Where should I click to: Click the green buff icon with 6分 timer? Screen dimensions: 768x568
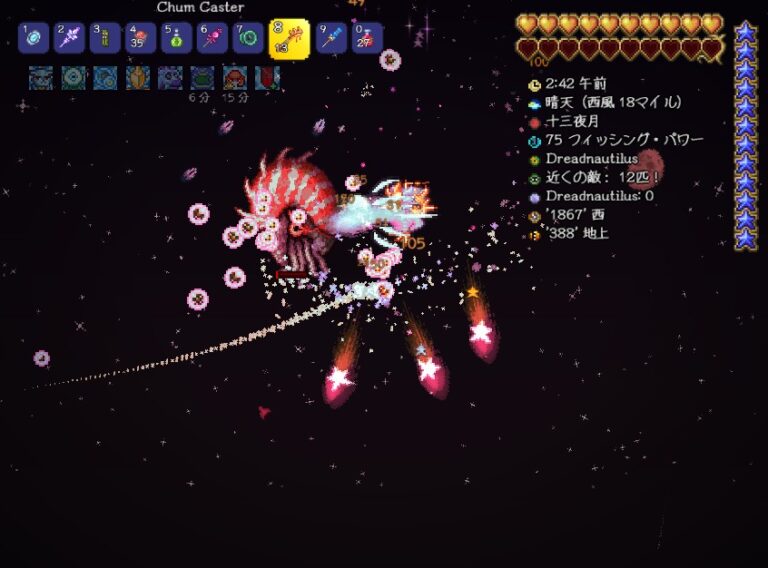pyautogui.click(x=202, y=77)
